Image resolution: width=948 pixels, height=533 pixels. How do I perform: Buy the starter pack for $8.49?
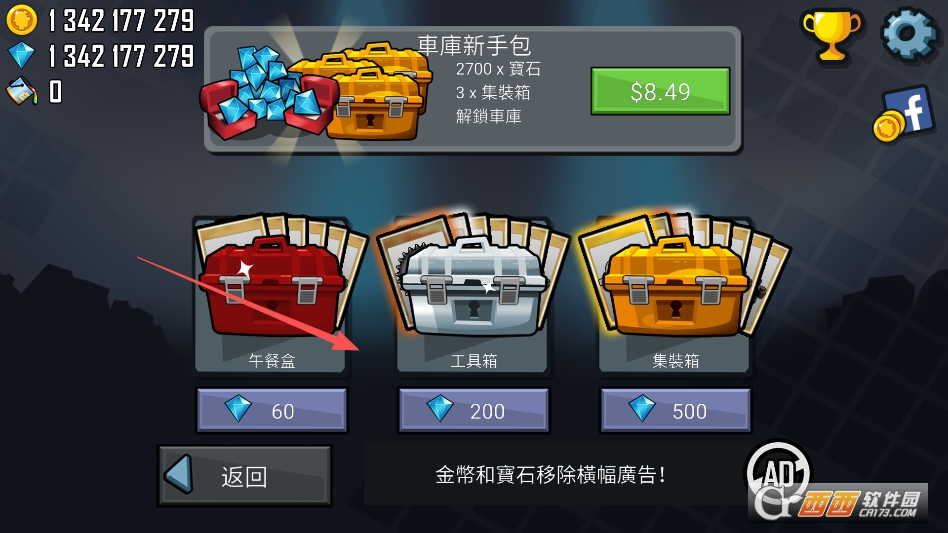tap(660, 92)
